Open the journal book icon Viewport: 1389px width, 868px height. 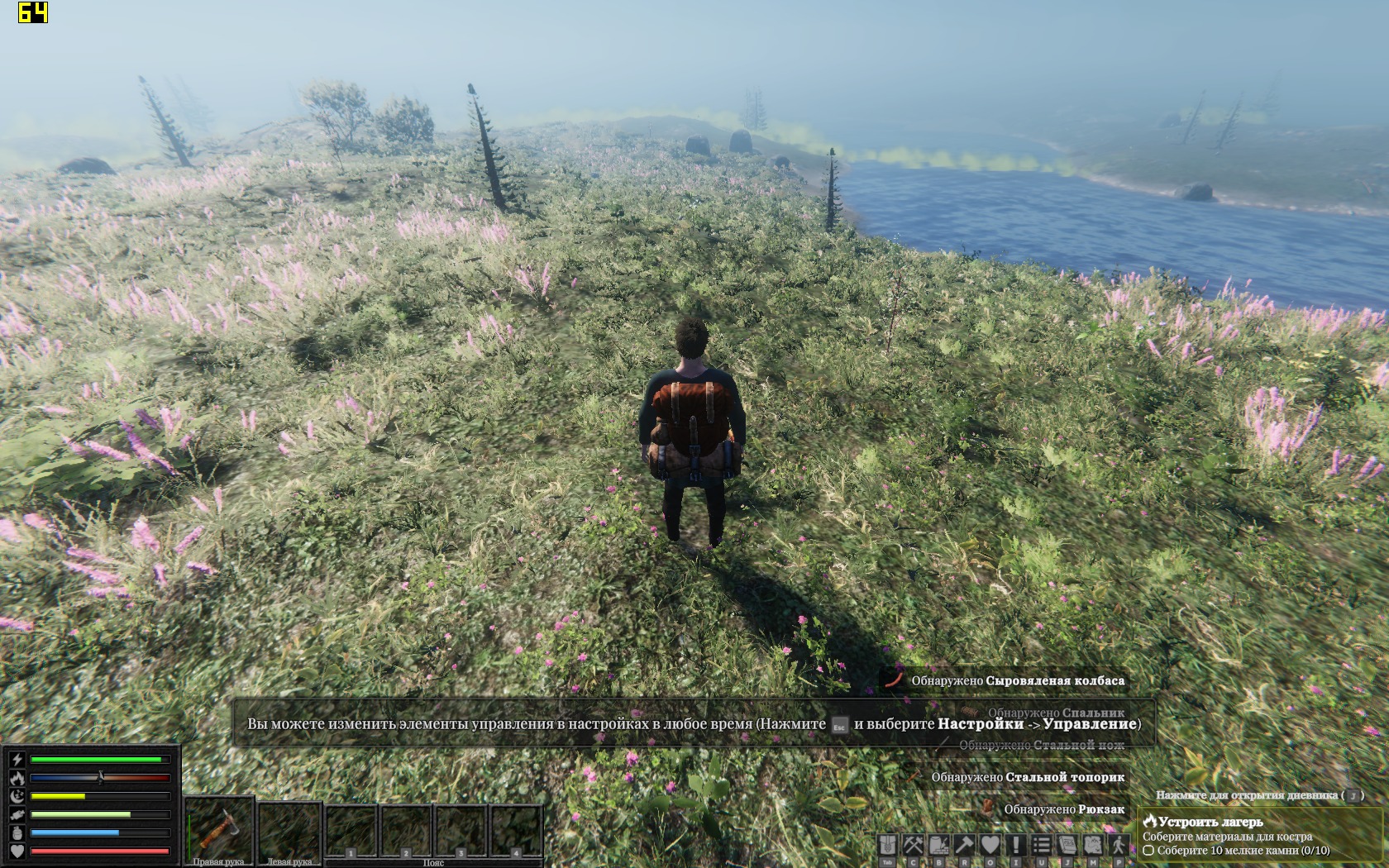(x=1067, y=845)
